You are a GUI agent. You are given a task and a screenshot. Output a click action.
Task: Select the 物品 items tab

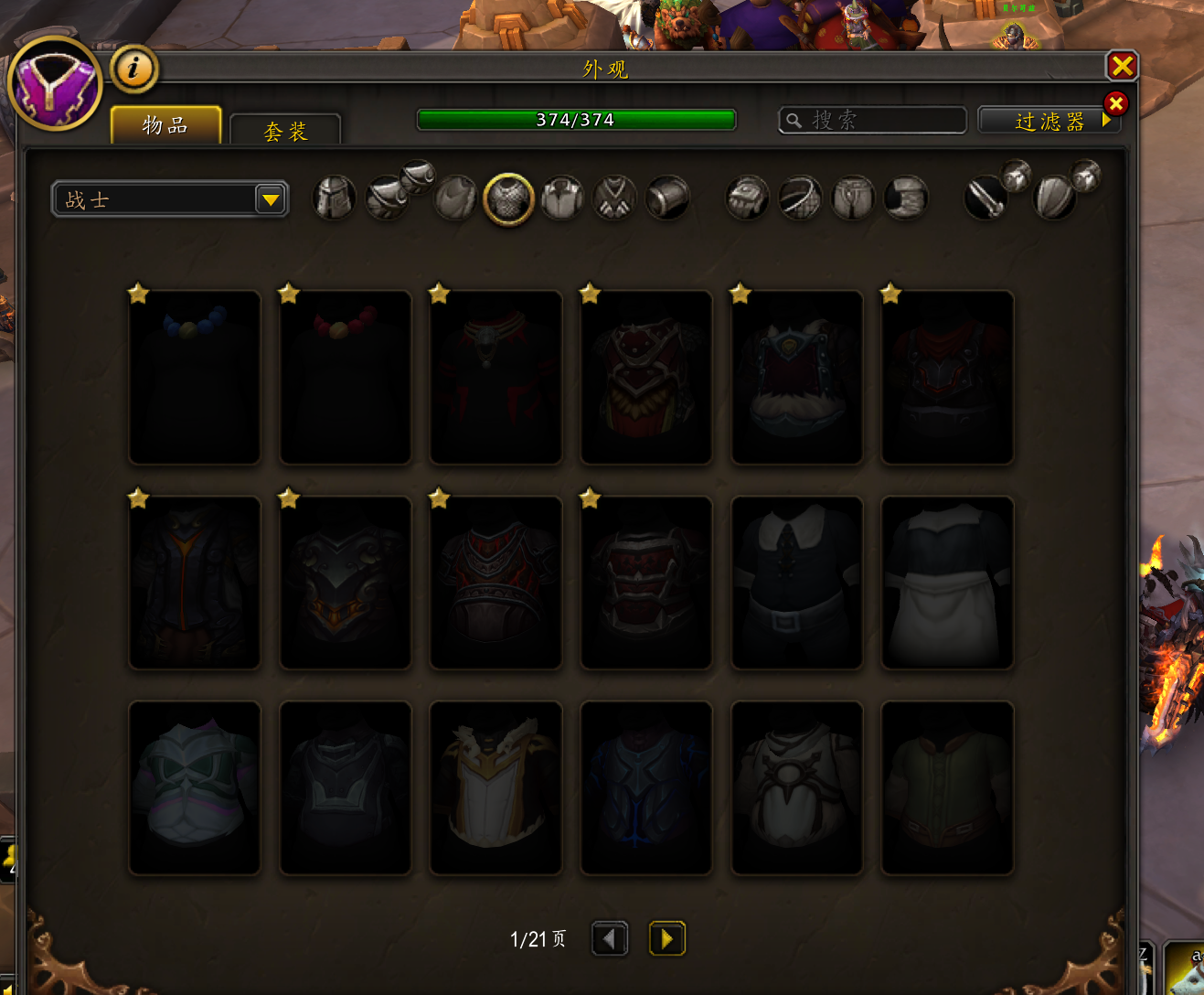click(x=165, y=125)
